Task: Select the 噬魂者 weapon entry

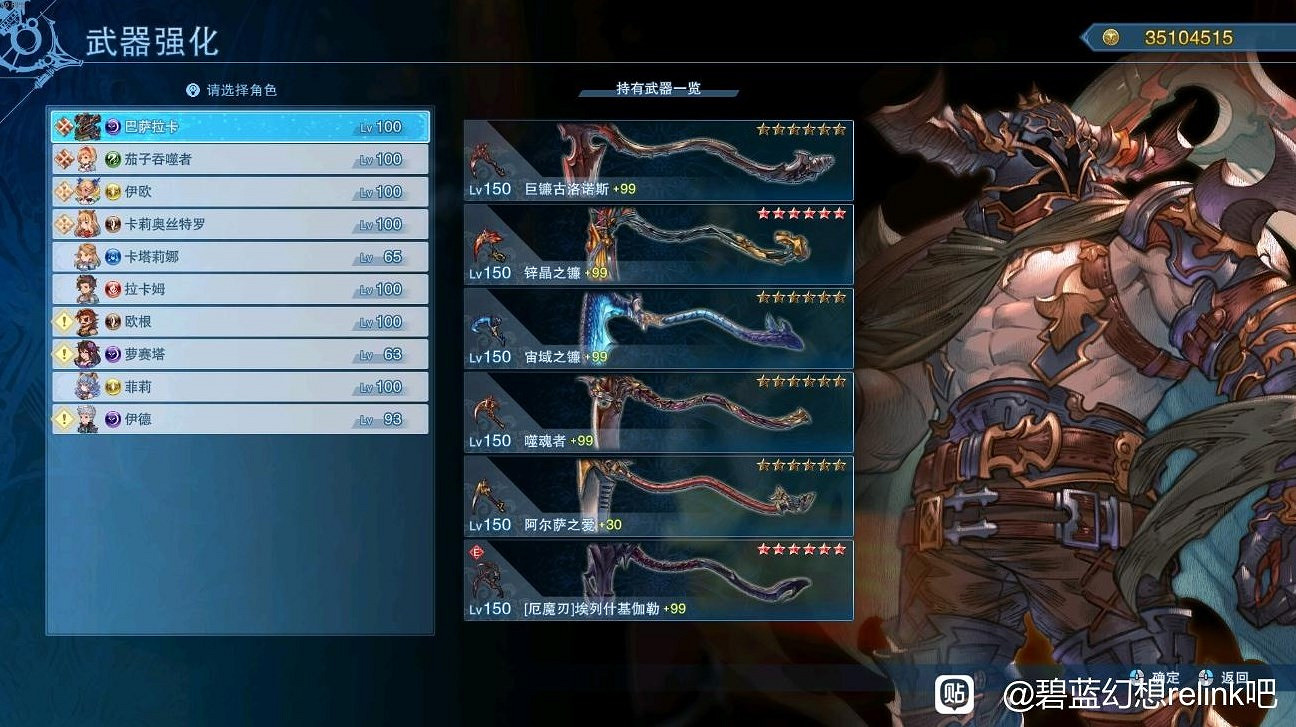Action: 660,411
